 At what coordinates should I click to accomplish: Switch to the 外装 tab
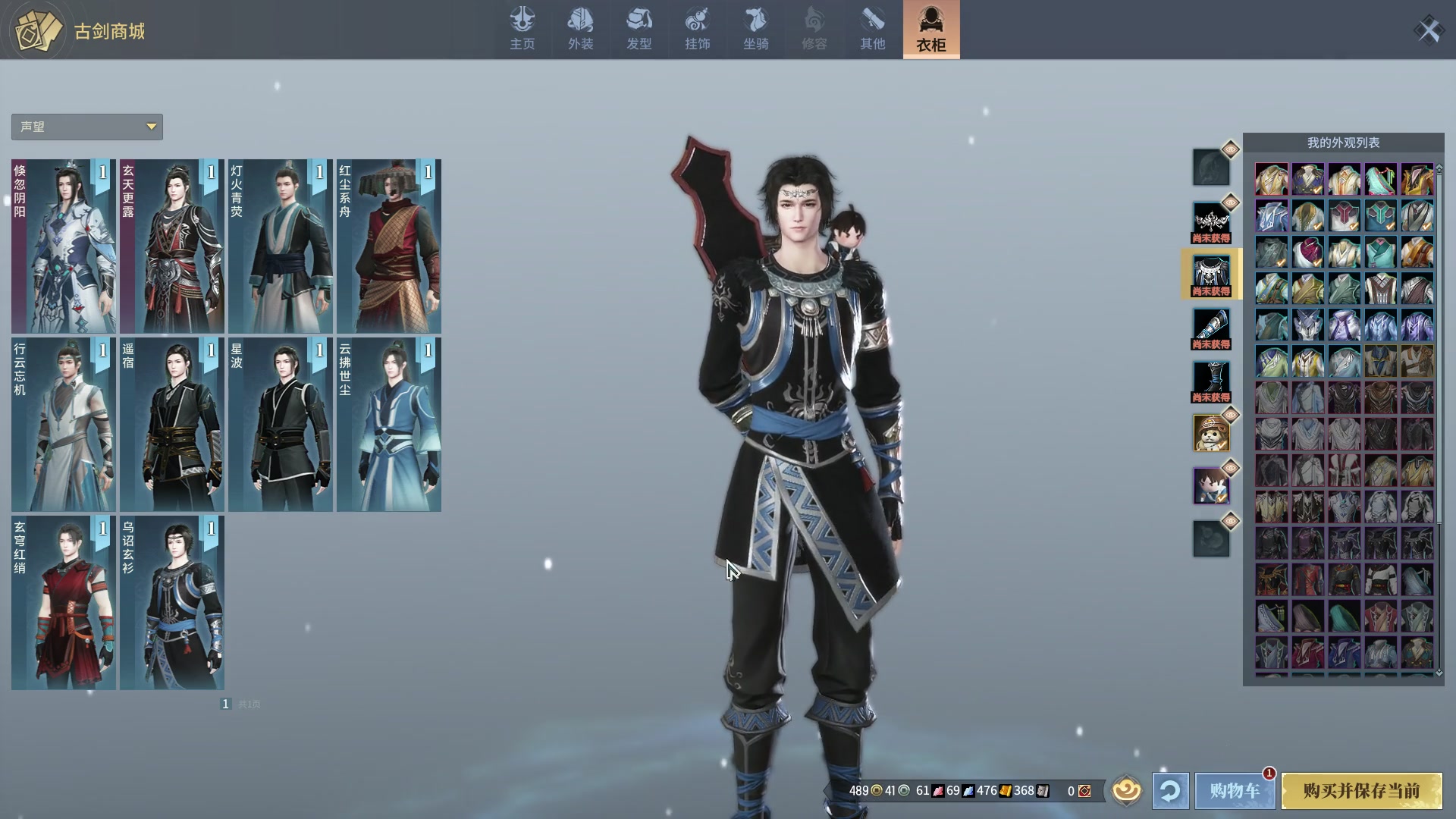pyautogui.click(x=580, y=29)
